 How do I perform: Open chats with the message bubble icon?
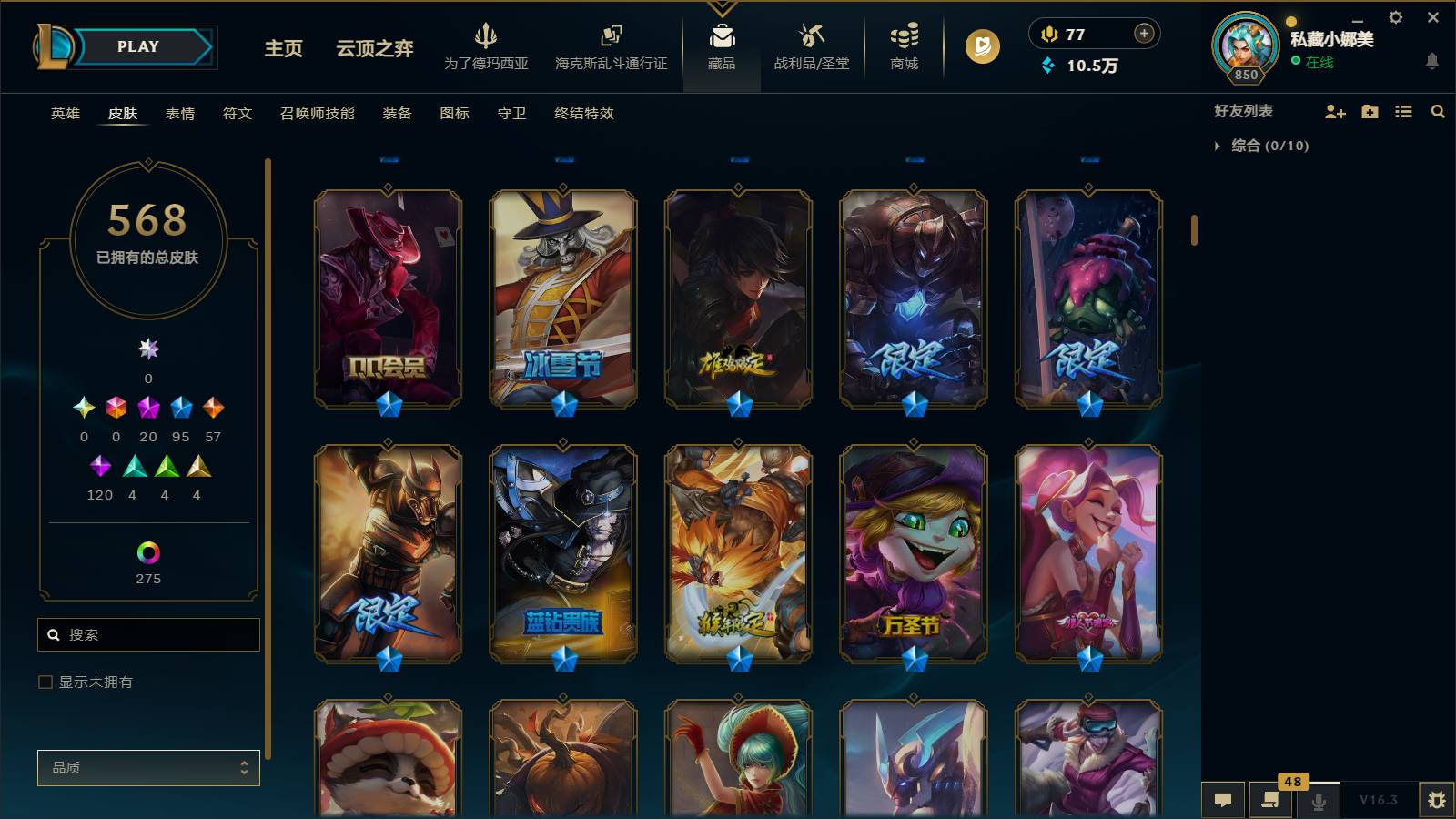pos(1223,801)
